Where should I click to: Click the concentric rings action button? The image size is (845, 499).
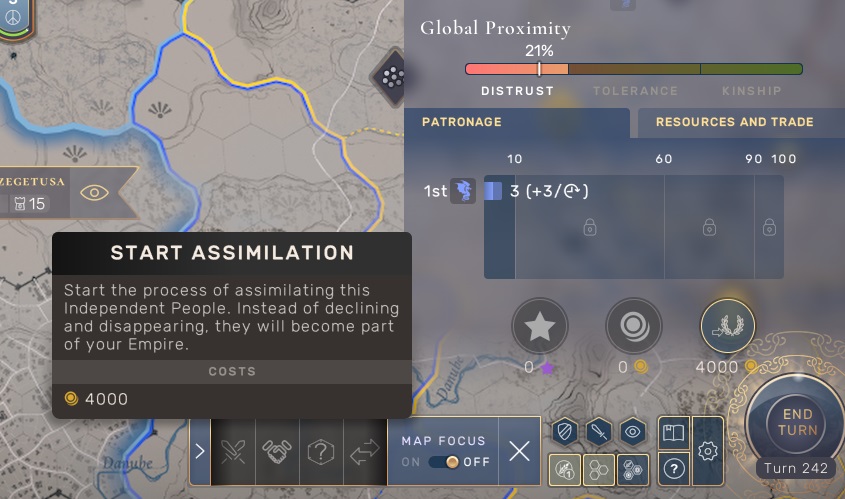[x=634, y=327]
